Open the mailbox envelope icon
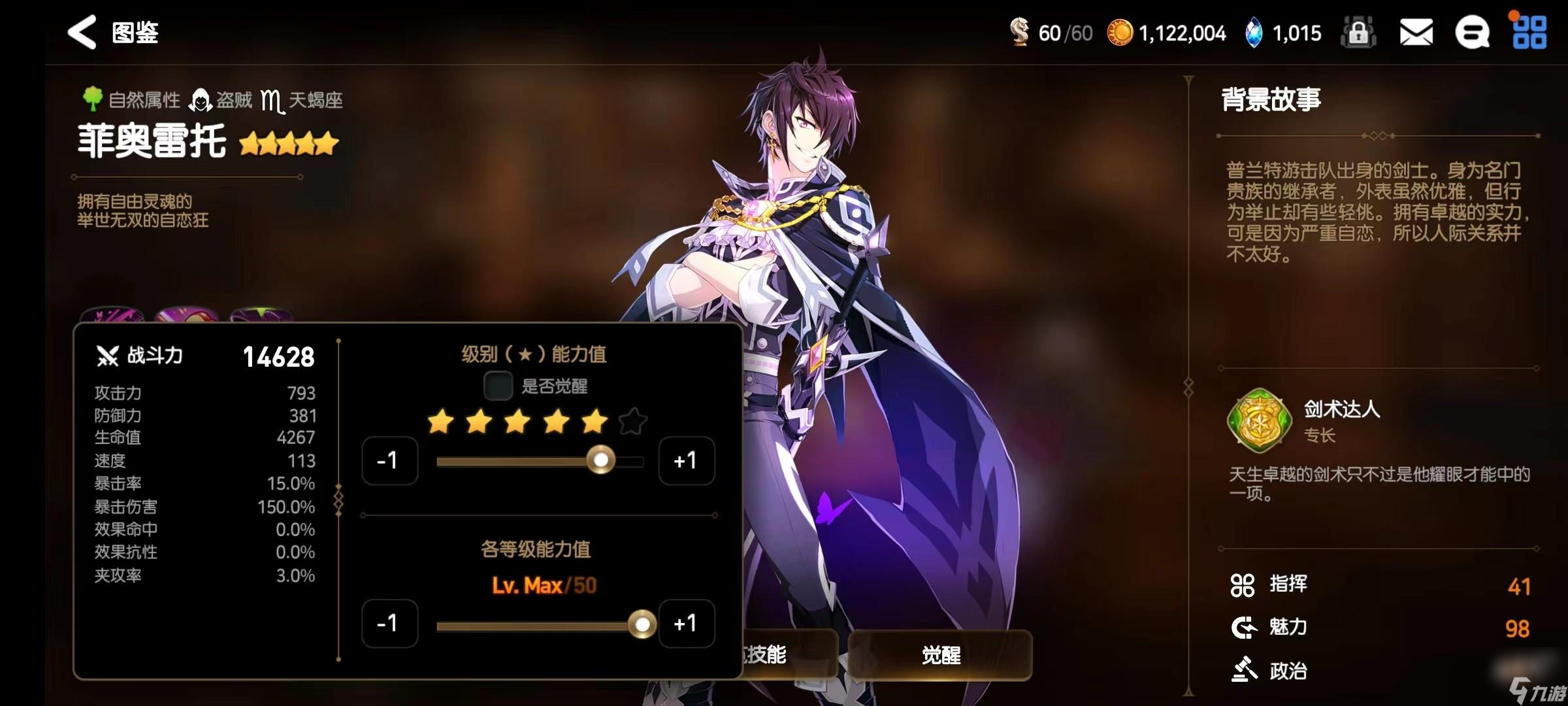1568x706 pixels. point(1416,32)
